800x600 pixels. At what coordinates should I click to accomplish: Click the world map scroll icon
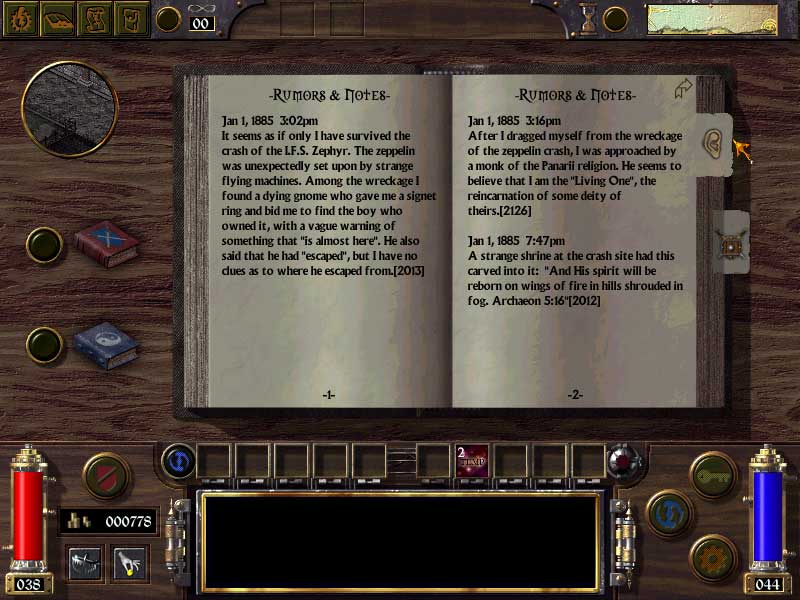click(95, 18)
